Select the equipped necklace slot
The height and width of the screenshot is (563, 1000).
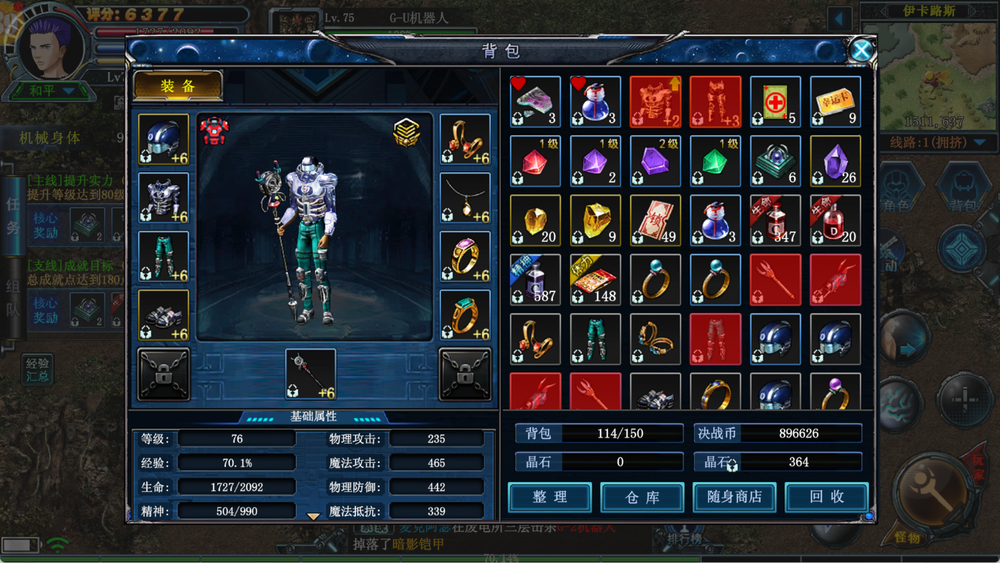pos(465,198)
